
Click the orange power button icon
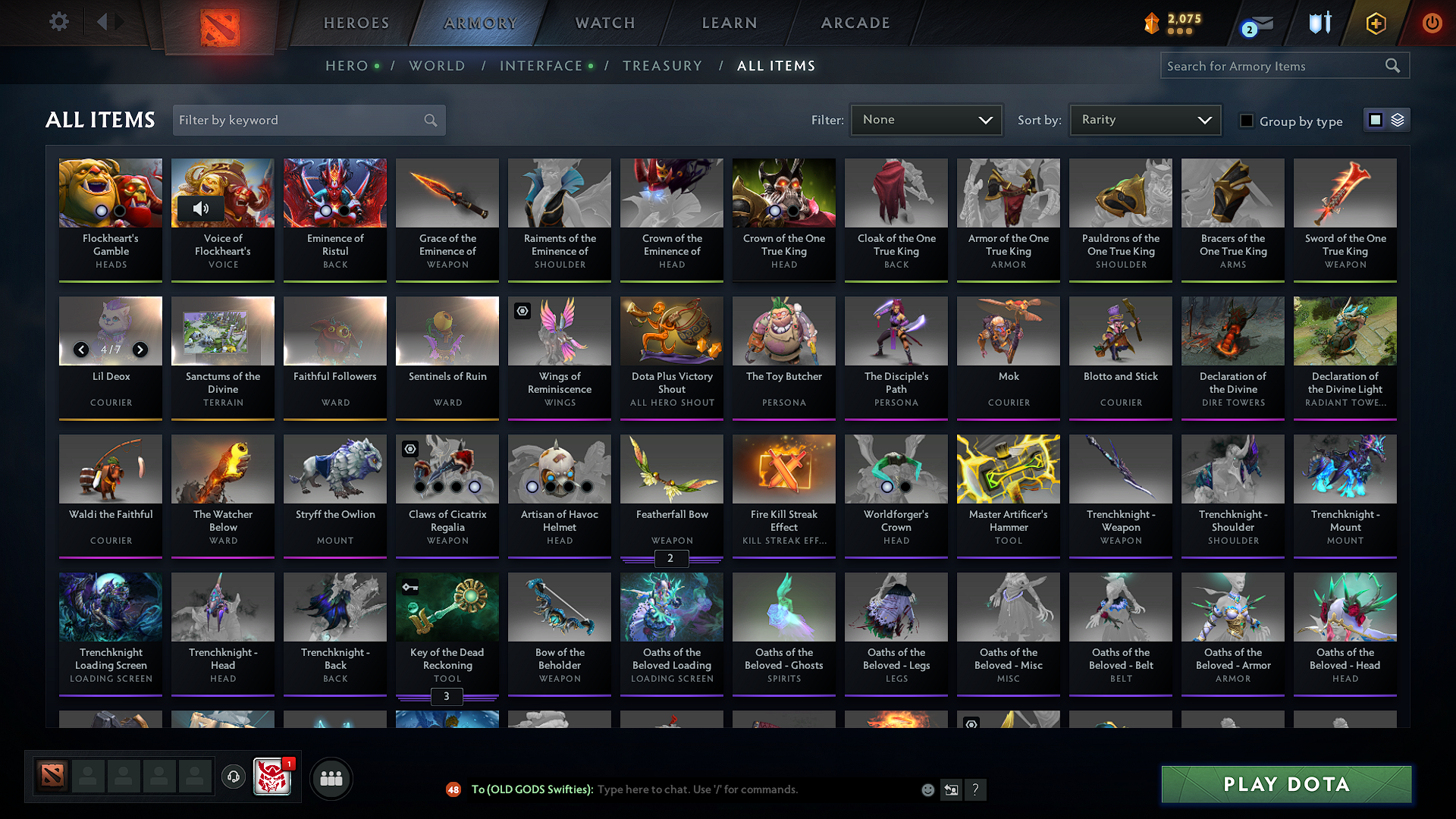[1432, 24]
